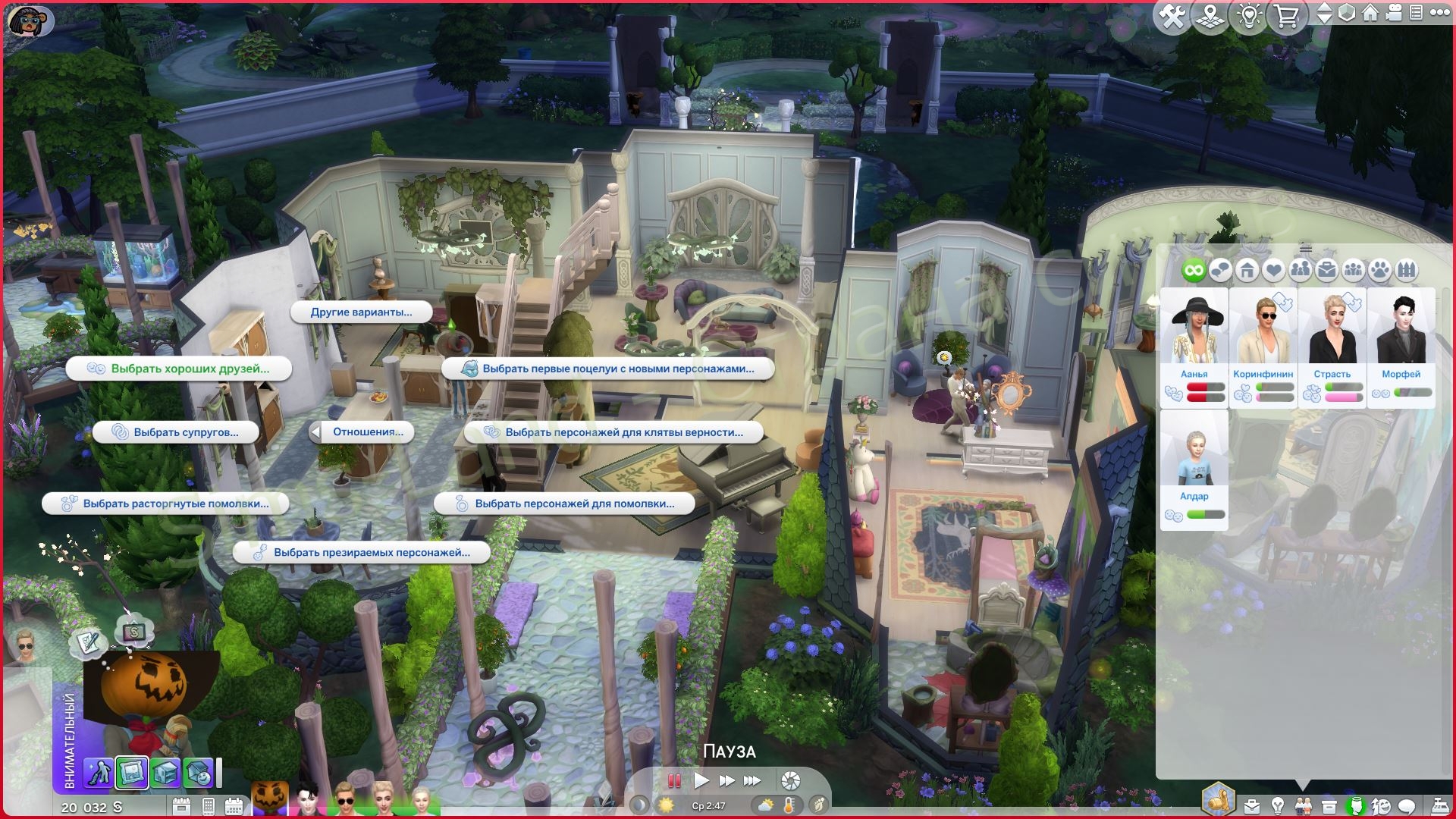Image resolution: width=1456 pixels, height=819 pixels.
Task: Set game speed to ultra fast-forward
Action: [752, 780]
